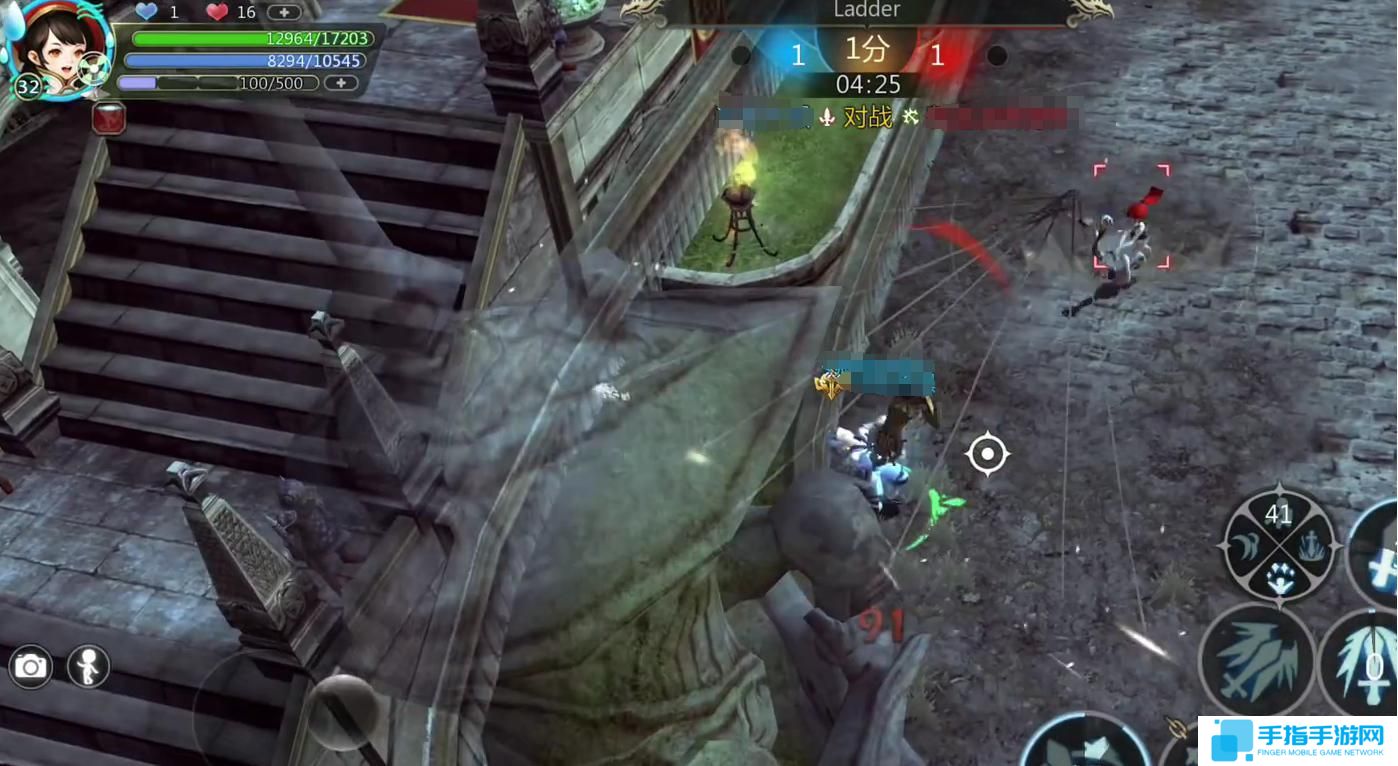Tap the virtual joystick knob
Screen dimensions: 1398x766
342,710
